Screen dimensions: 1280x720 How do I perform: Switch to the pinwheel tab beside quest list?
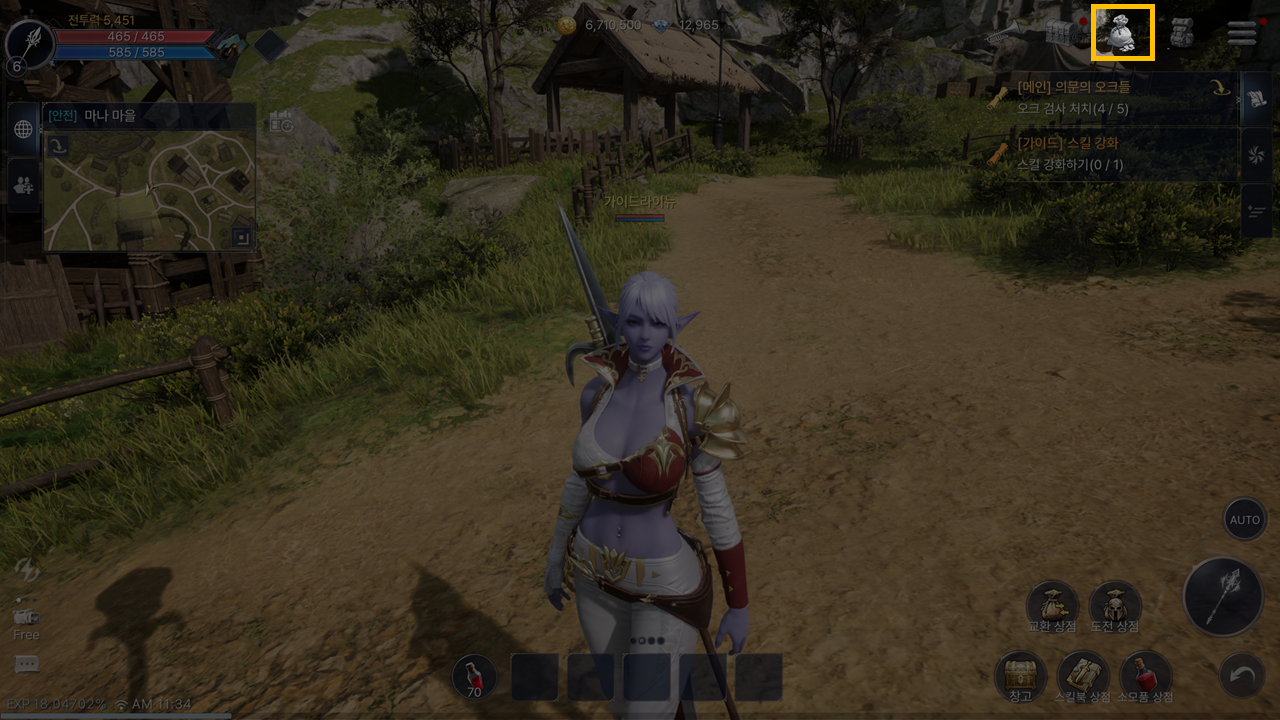tap(1256, 155)
